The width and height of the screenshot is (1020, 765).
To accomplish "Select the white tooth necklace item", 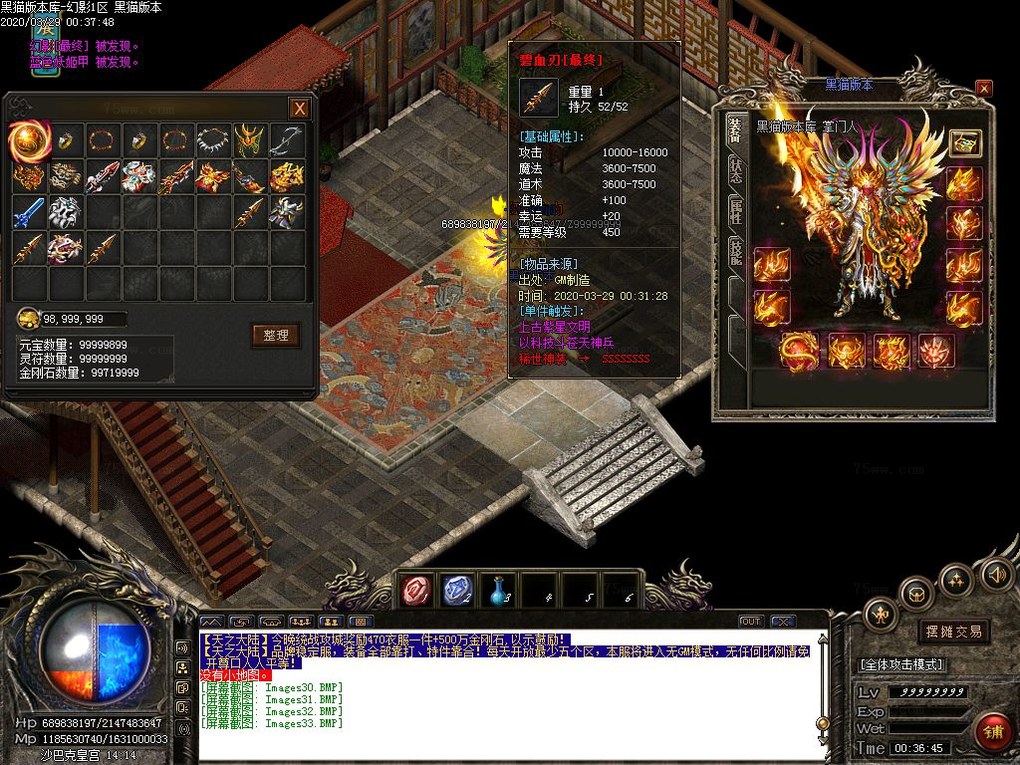I will coord(212,141).
